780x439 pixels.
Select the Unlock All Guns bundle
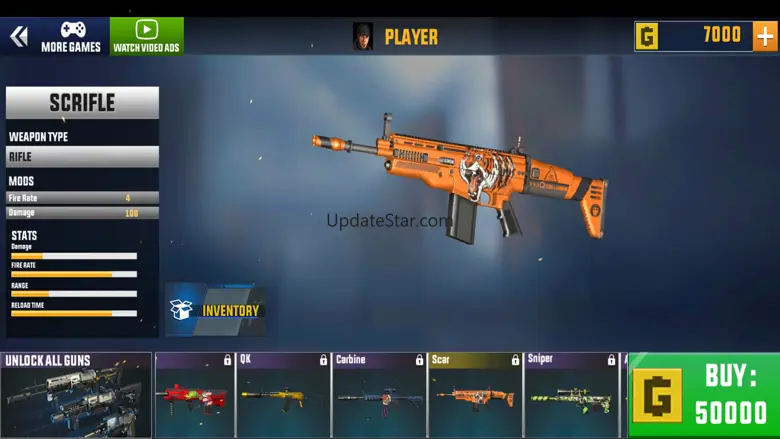click(76, 395)
